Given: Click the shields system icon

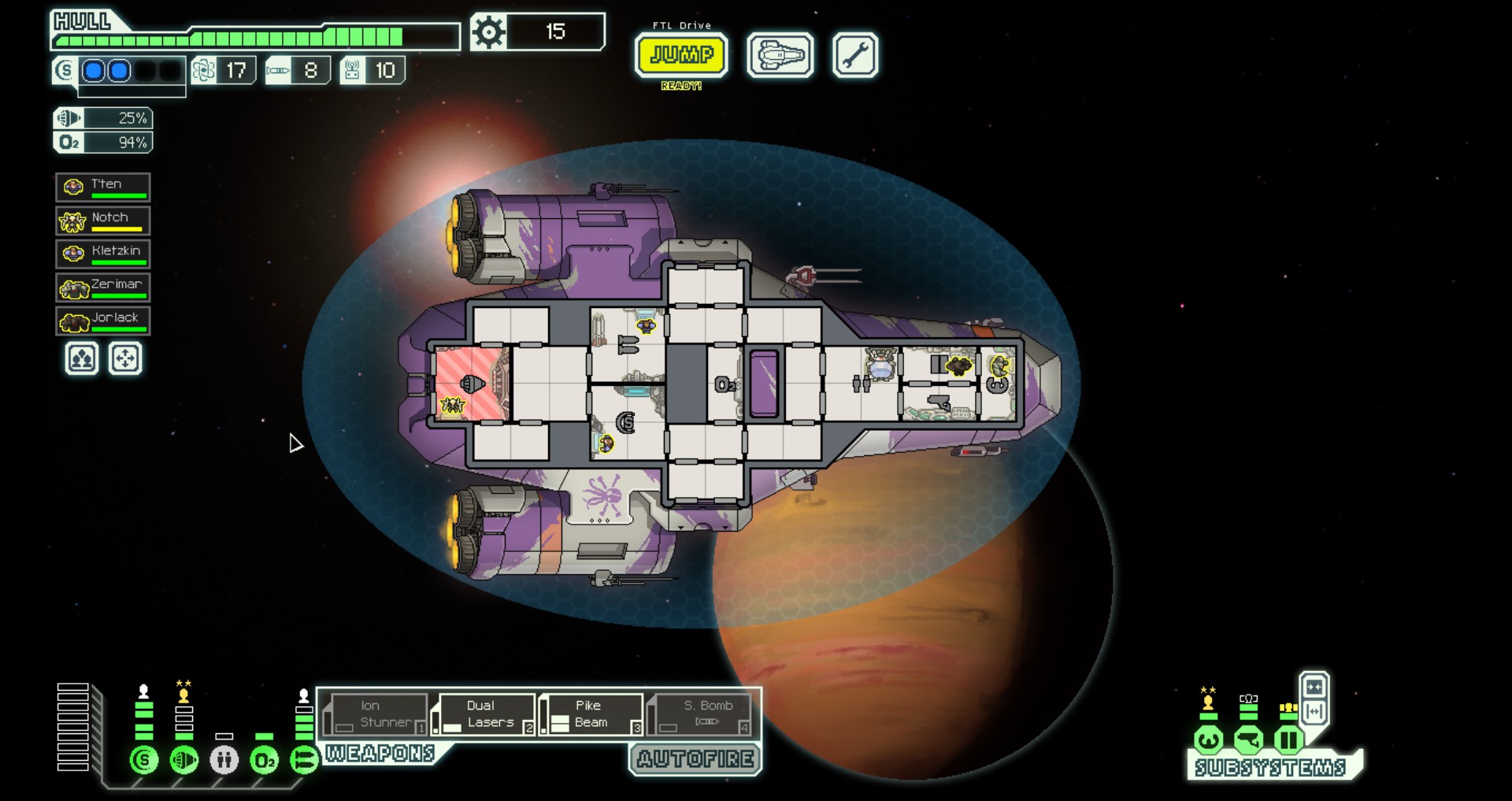Looking at the screenshot, I should pos(144,760).
